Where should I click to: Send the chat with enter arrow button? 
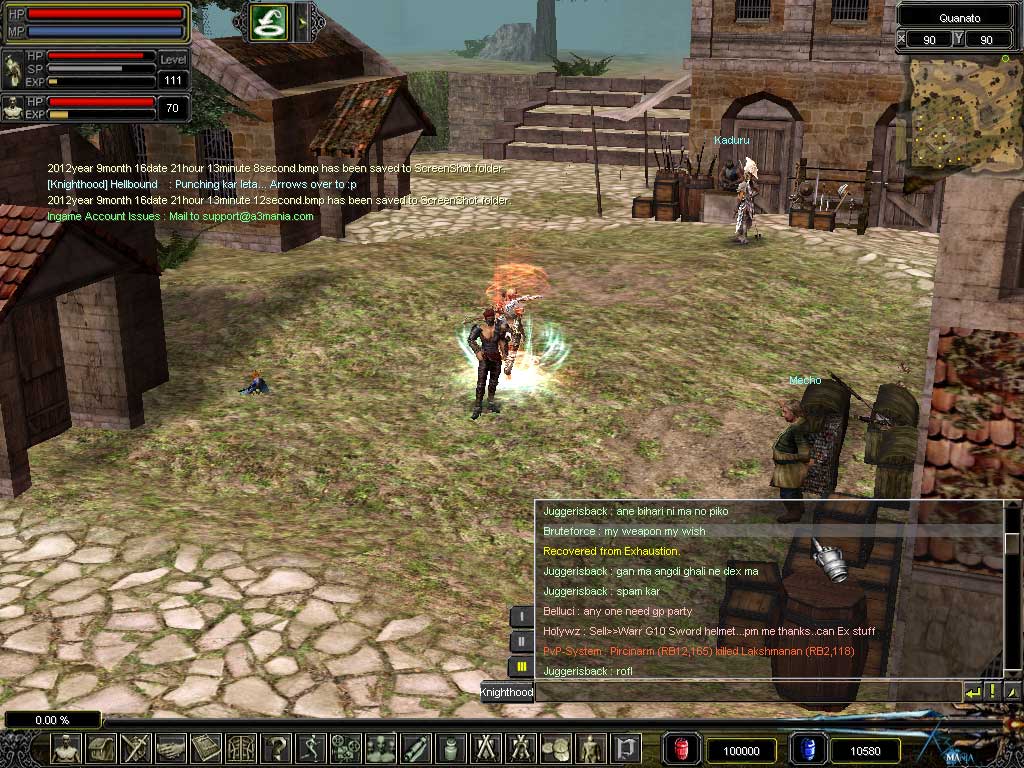click(x=973, y=692)
